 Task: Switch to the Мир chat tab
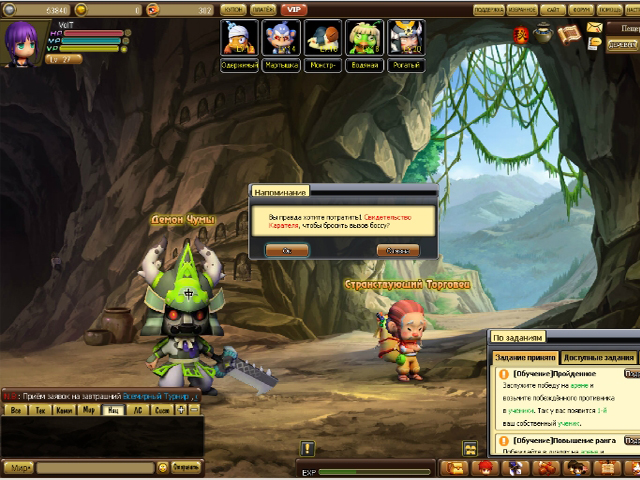click(88, 410)
